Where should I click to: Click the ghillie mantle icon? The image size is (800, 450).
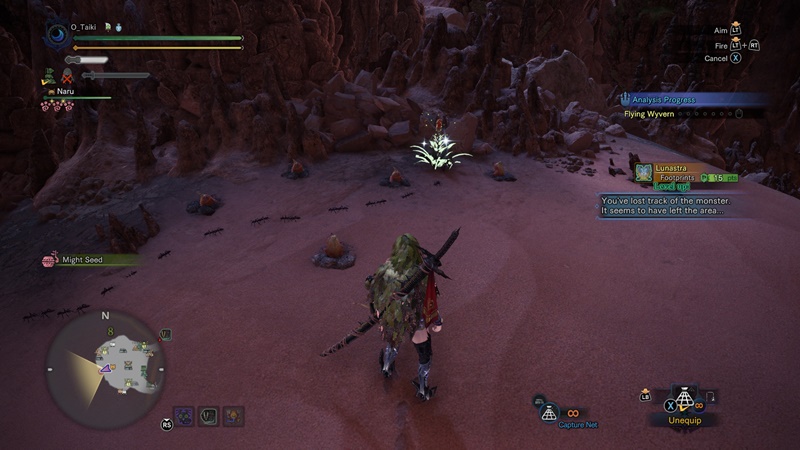point(47,74)
